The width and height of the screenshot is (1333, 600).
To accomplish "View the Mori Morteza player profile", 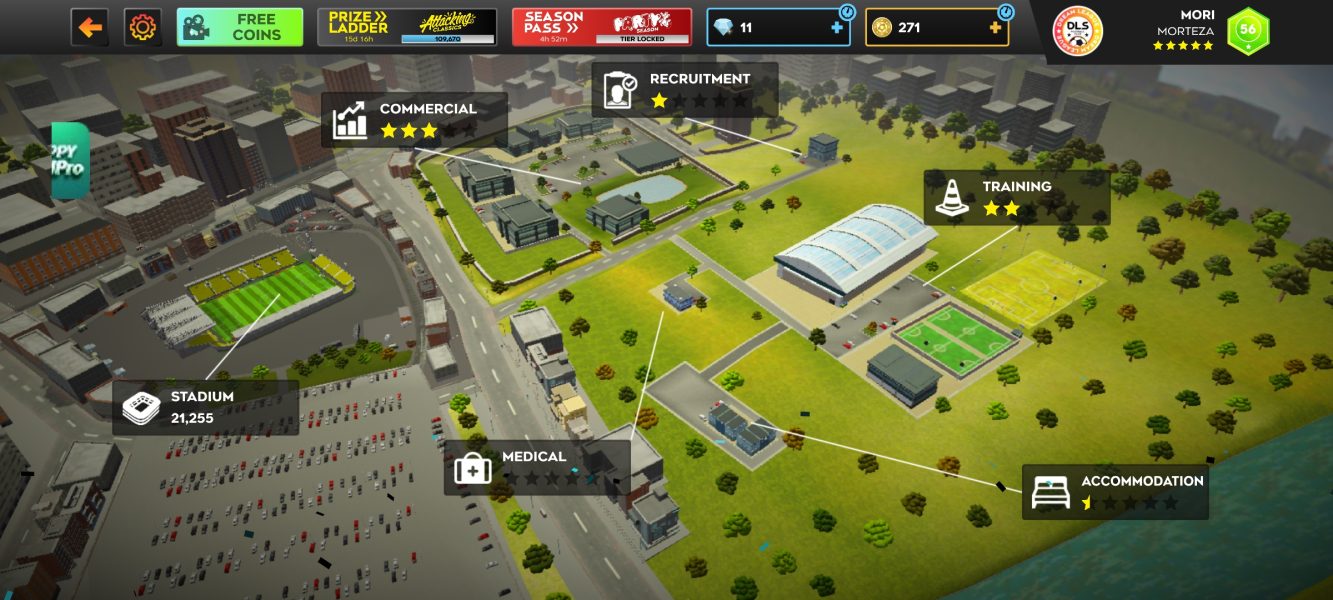I will [1183, 30].
